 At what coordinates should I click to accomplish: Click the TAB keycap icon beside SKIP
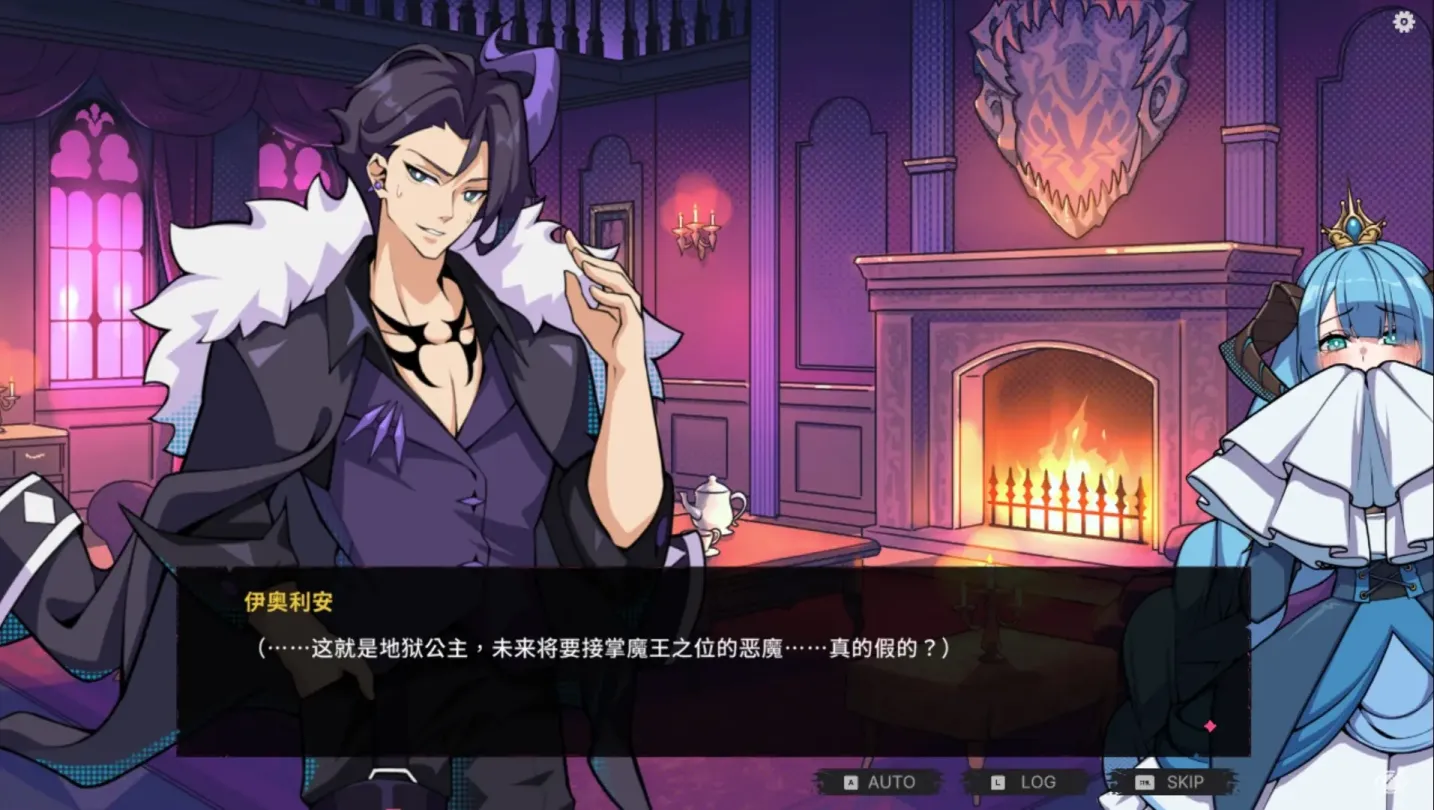(1146, 781)
